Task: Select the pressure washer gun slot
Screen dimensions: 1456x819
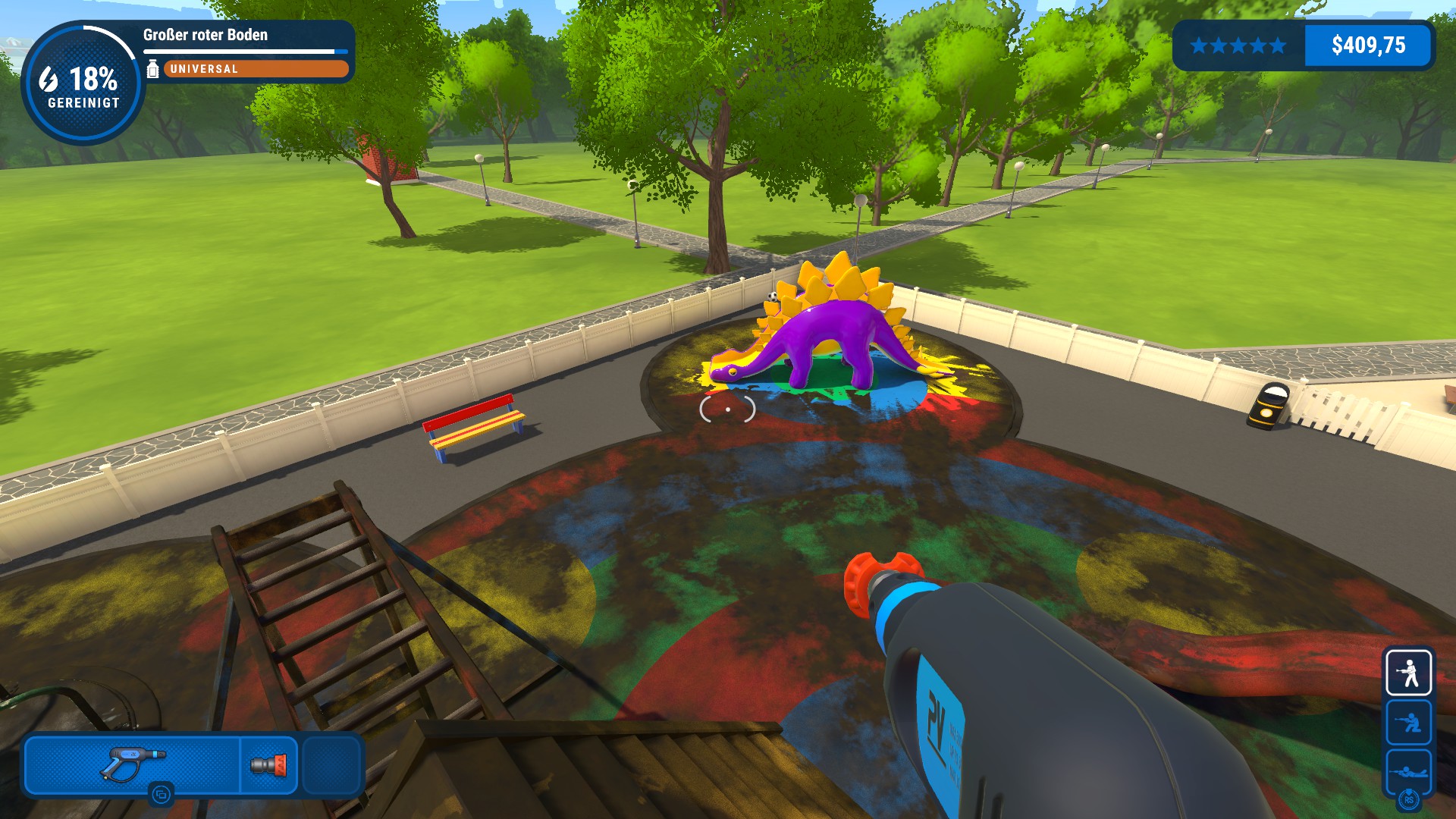Action: point(132,764)
